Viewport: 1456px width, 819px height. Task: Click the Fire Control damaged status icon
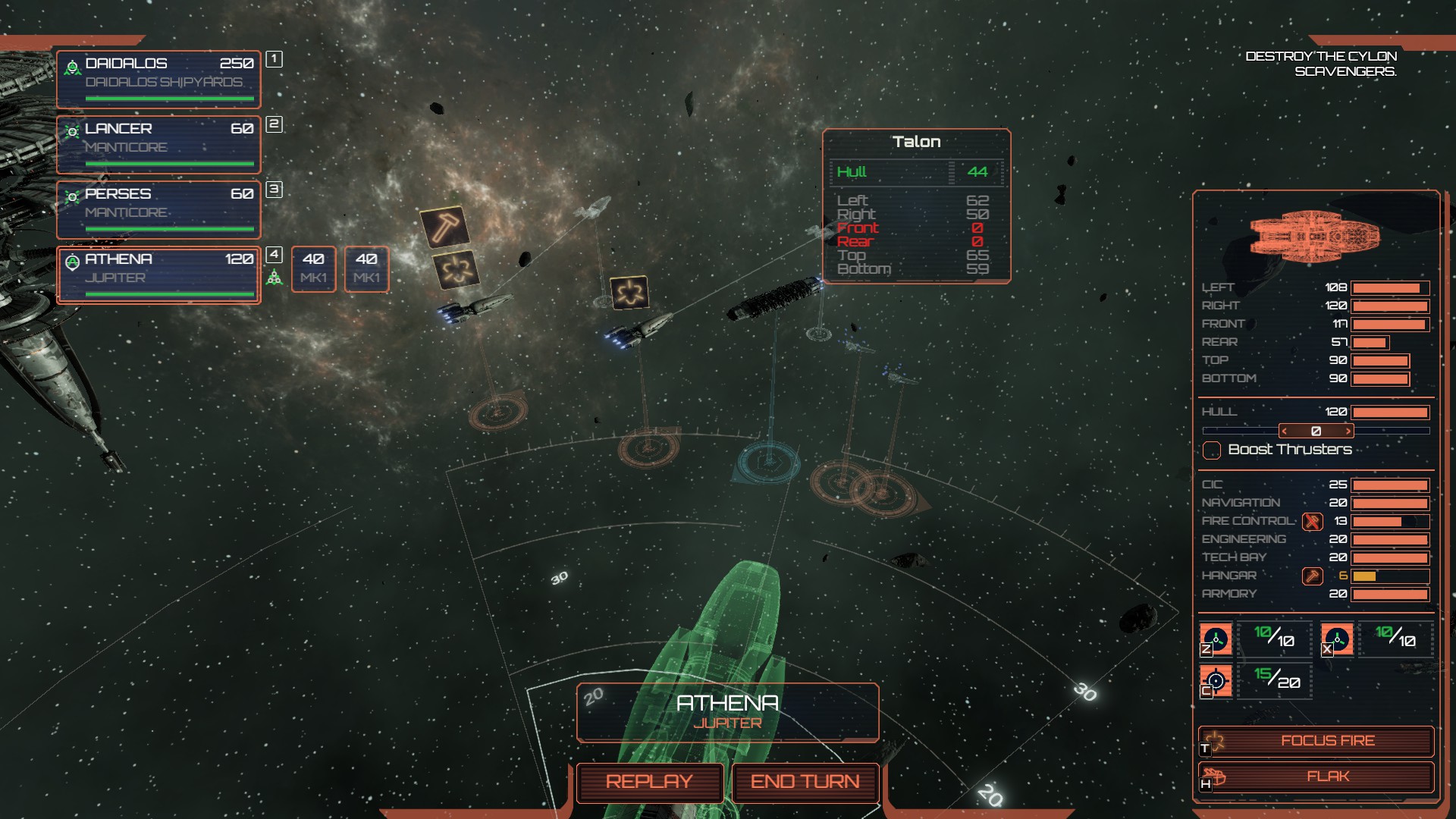[x=1312, y=522]
